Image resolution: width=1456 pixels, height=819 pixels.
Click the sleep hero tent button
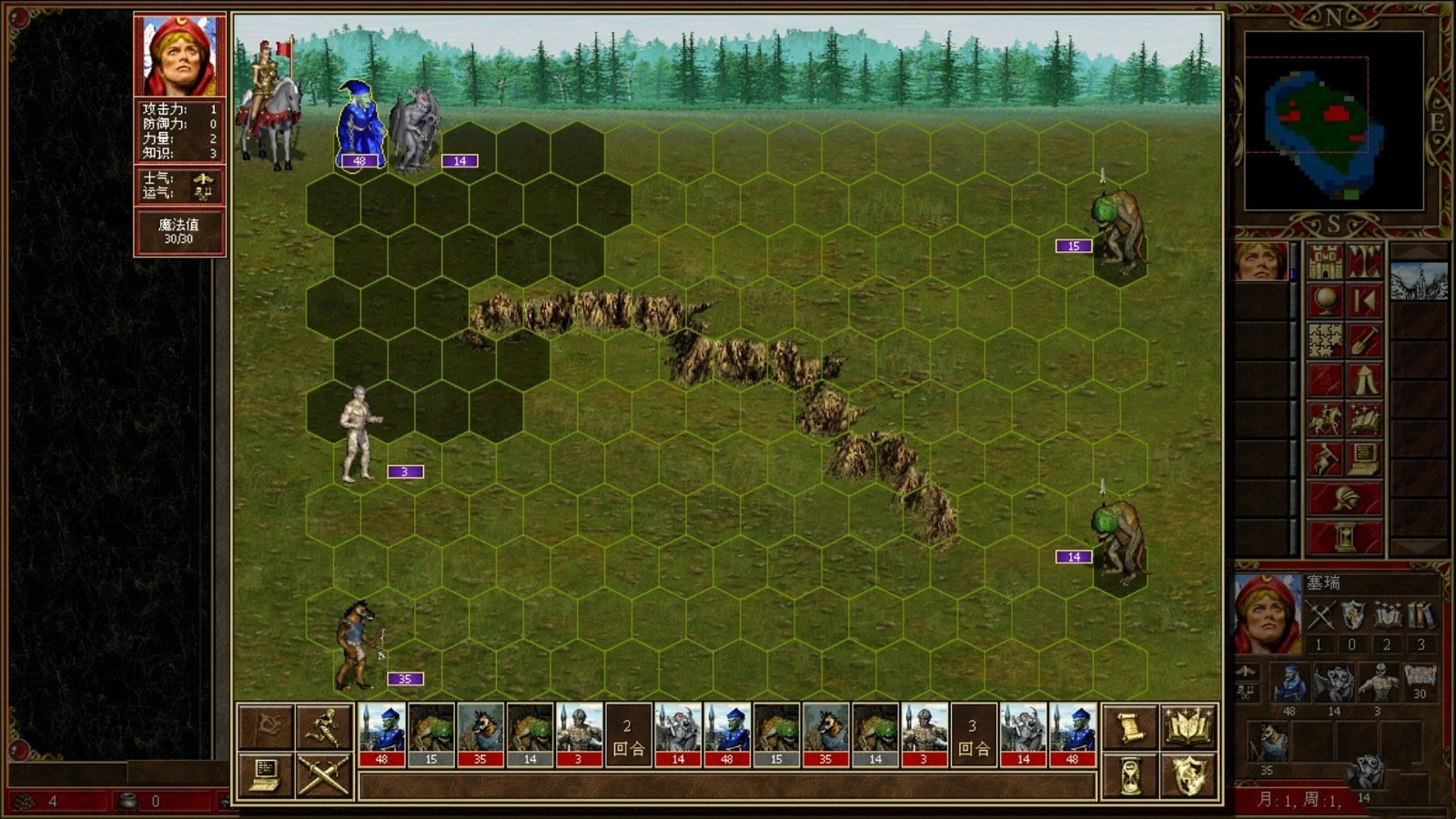1364,380
